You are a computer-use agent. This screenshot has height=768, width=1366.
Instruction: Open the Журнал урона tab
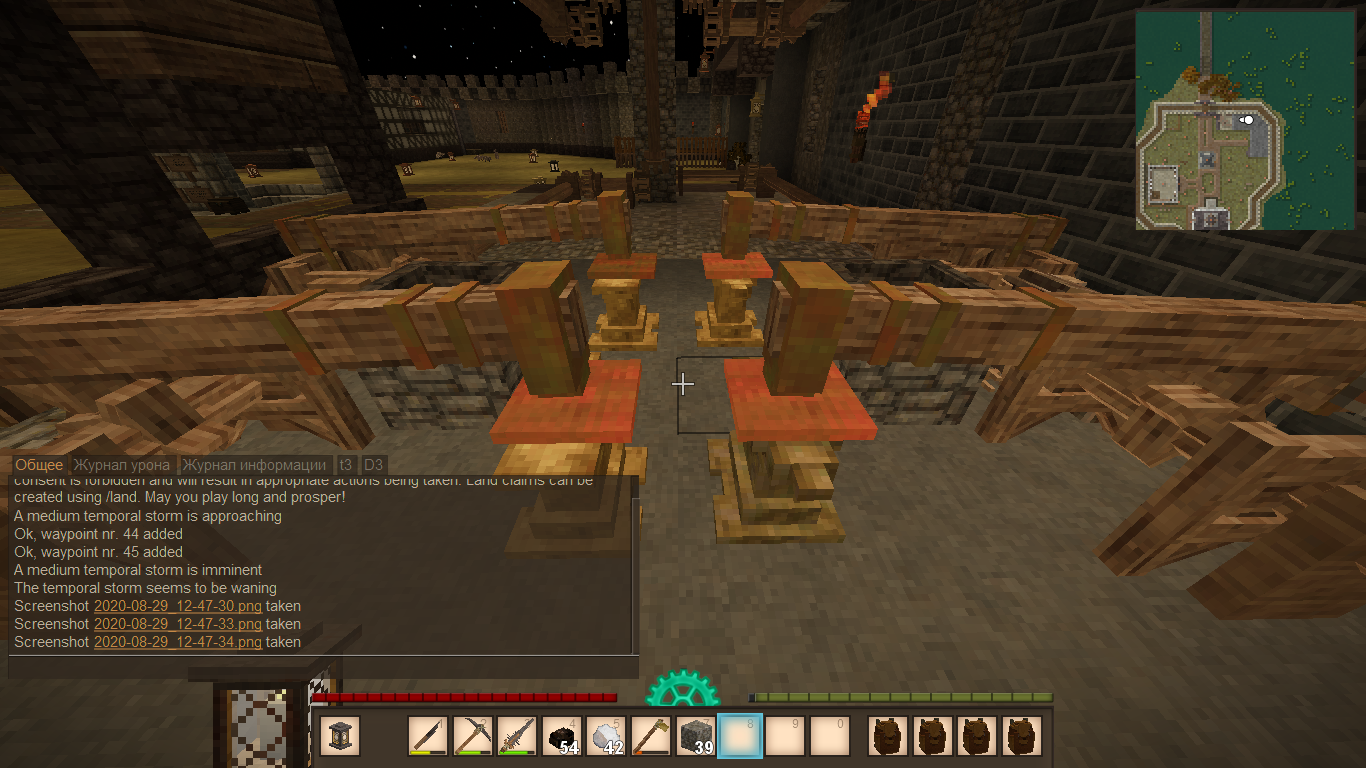coord(122,465)
